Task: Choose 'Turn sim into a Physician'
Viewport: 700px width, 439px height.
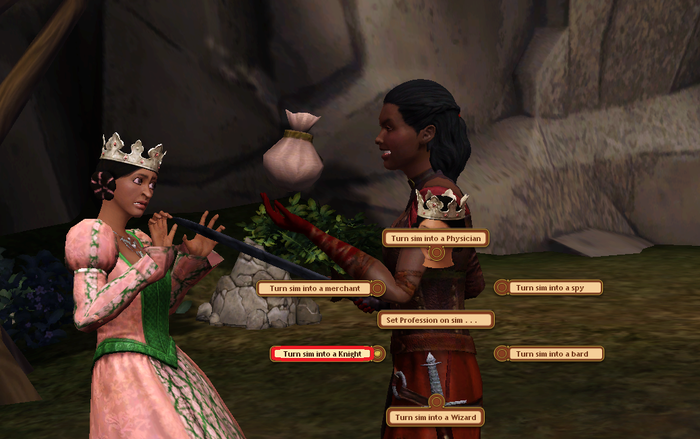Action: (x=436, y=238)
